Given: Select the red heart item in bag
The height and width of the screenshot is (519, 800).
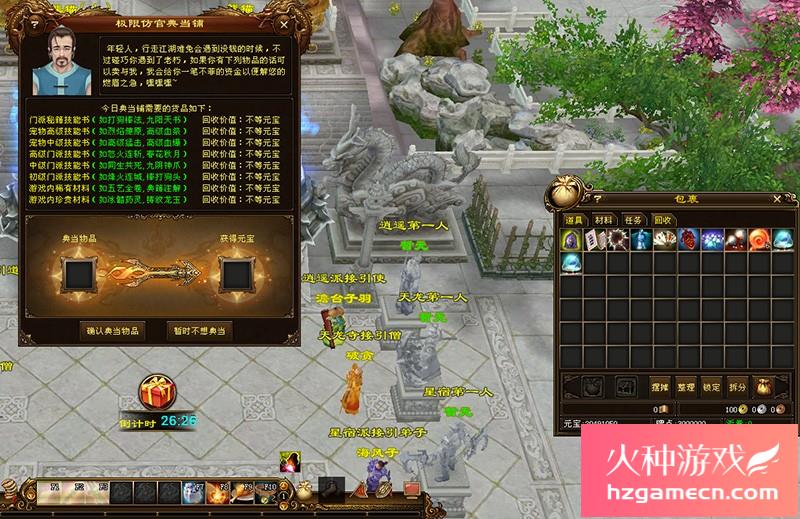Looking at the screenshot, I should tap(689, 240).
